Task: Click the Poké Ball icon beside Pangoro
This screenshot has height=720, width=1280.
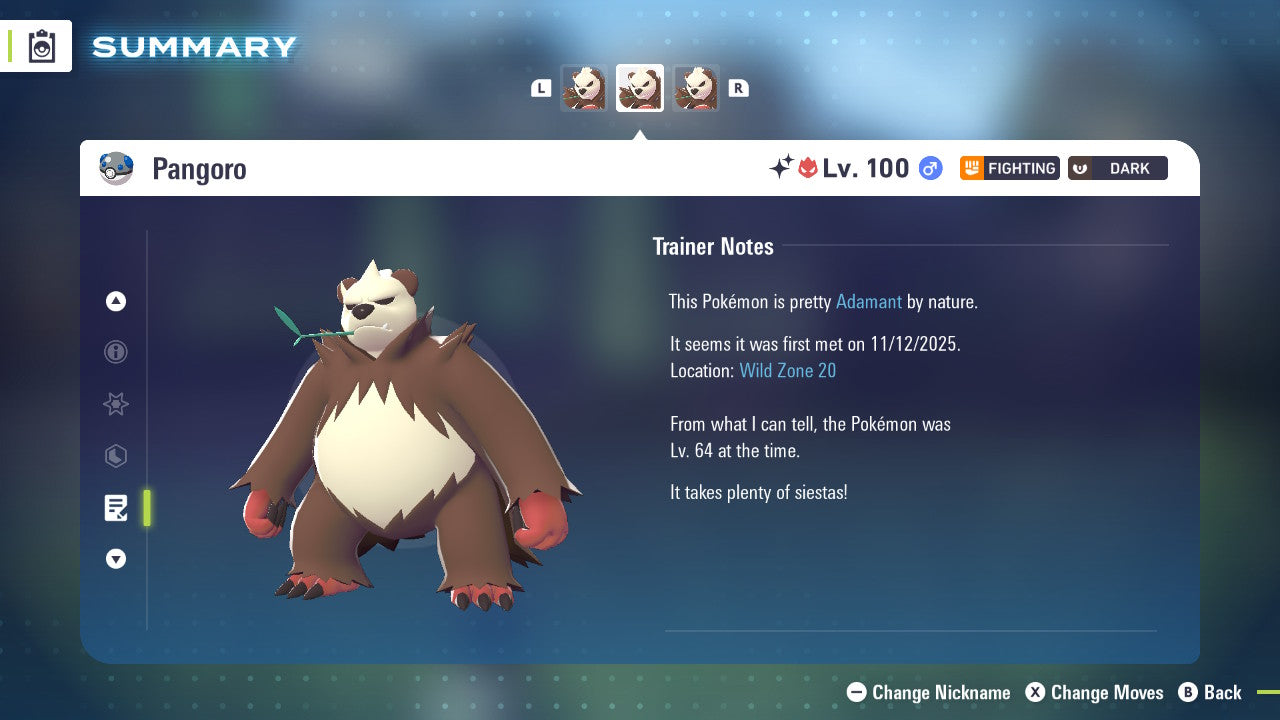Action: [x=116, y=168]
